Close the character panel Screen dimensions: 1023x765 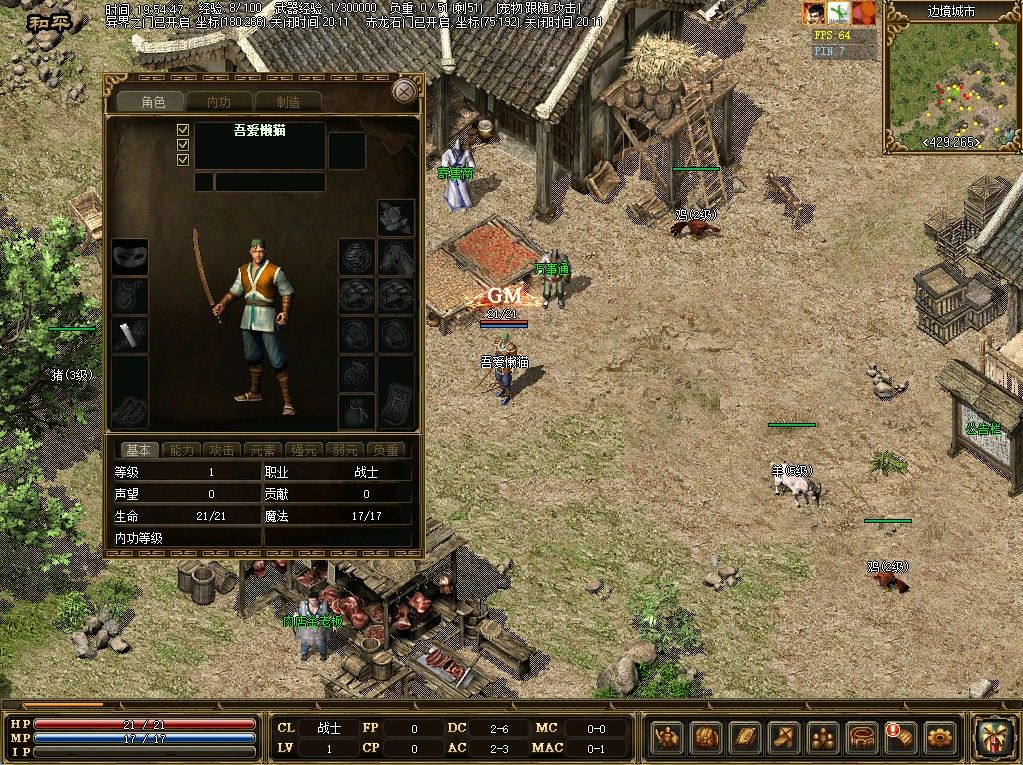pyautogui.click(x=403, y=91)
